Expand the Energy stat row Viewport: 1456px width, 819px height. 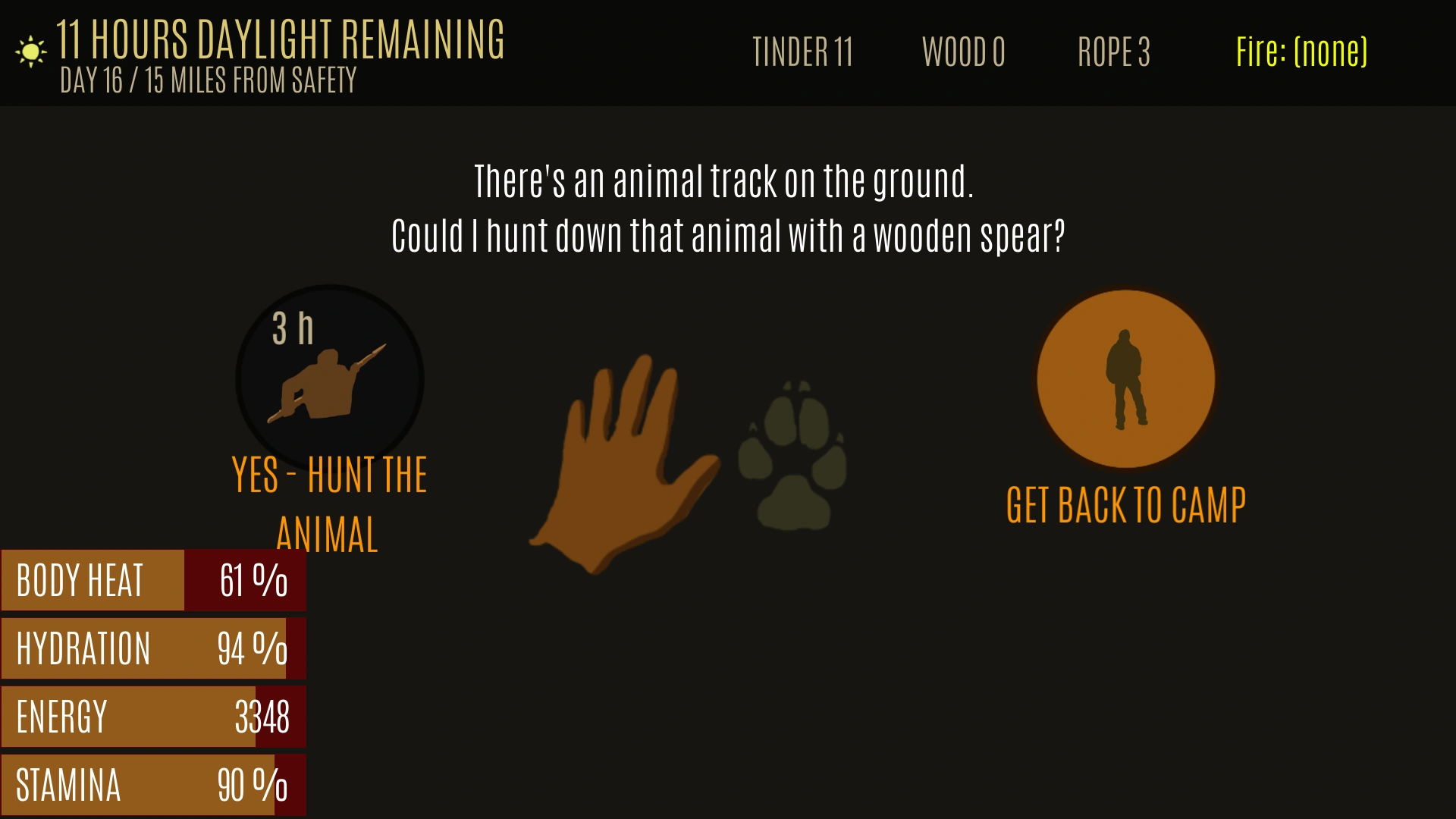coord(152,716)
